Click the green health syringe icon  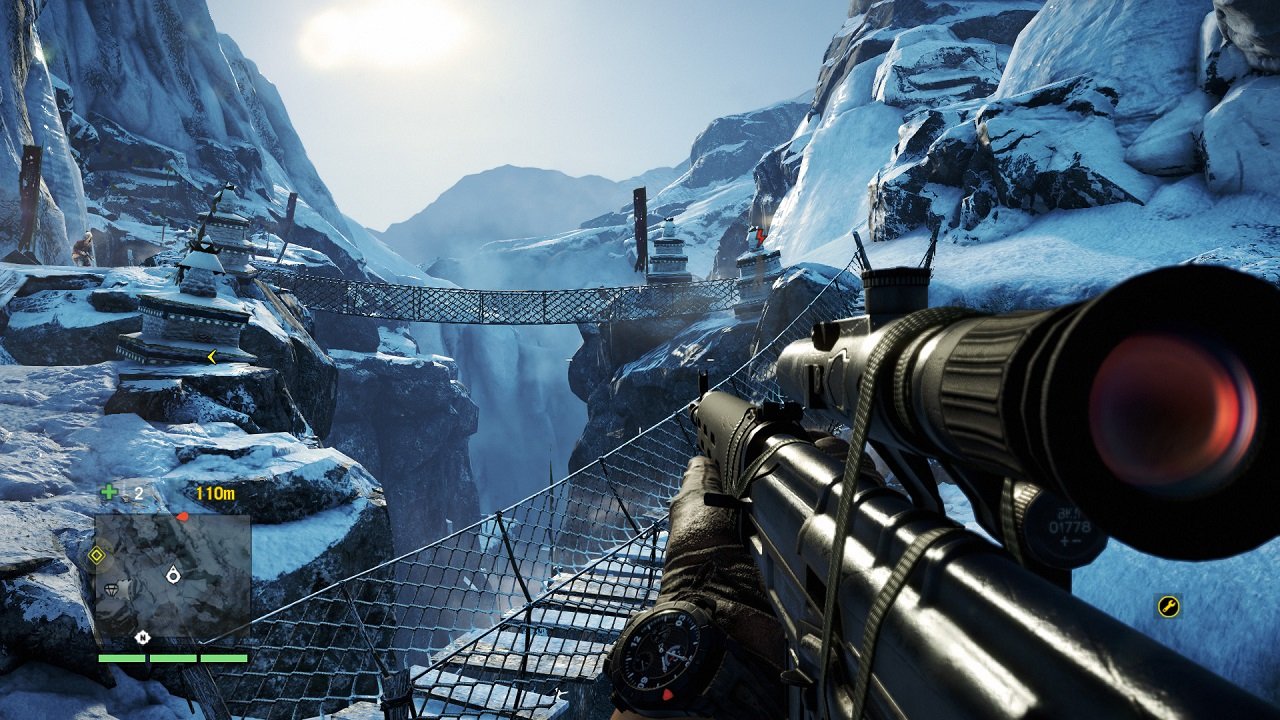[x=108, y=491]
